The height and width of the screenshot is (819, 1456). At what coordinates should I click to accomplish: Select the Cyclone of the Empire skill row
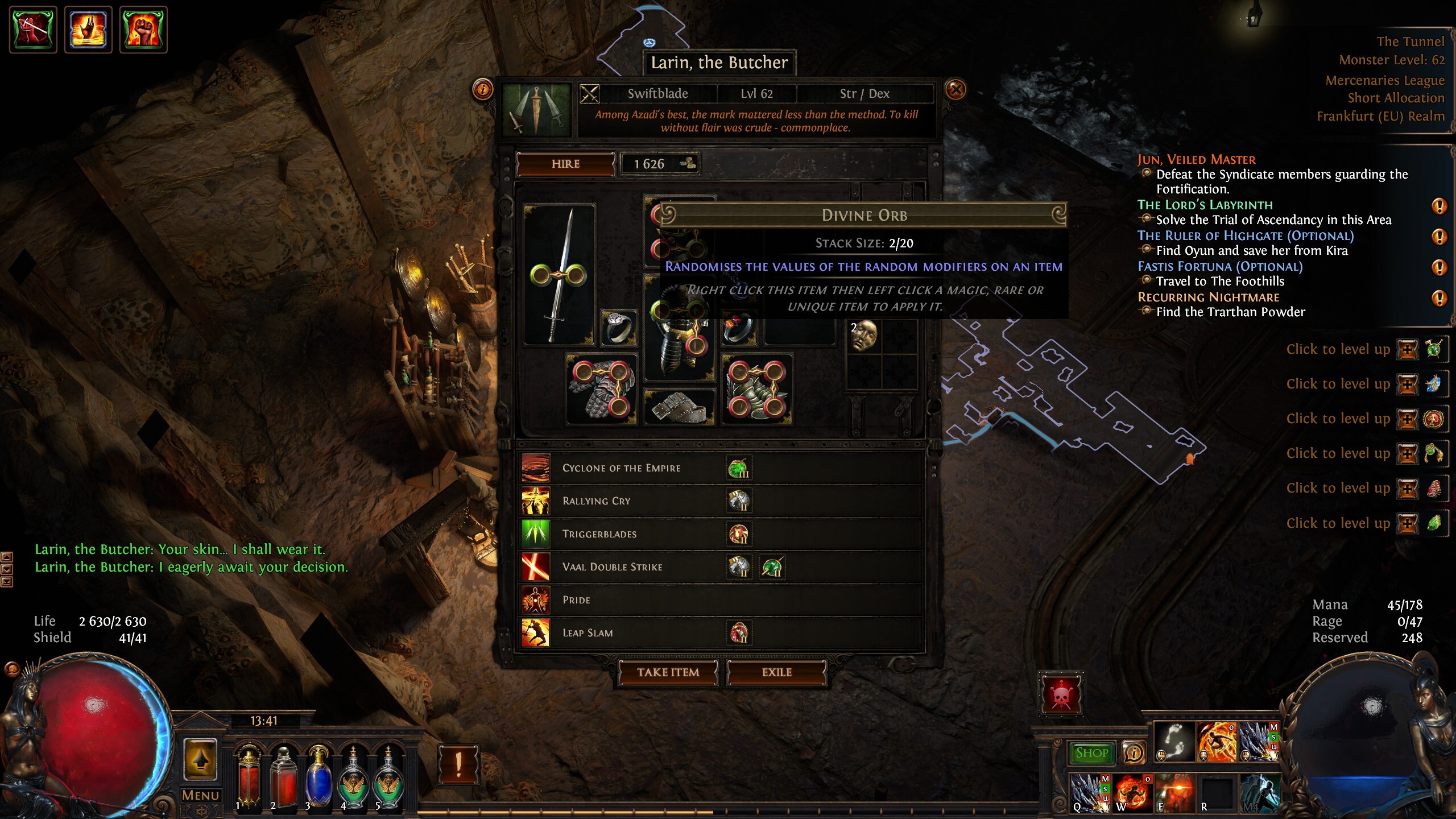point(621,468)
